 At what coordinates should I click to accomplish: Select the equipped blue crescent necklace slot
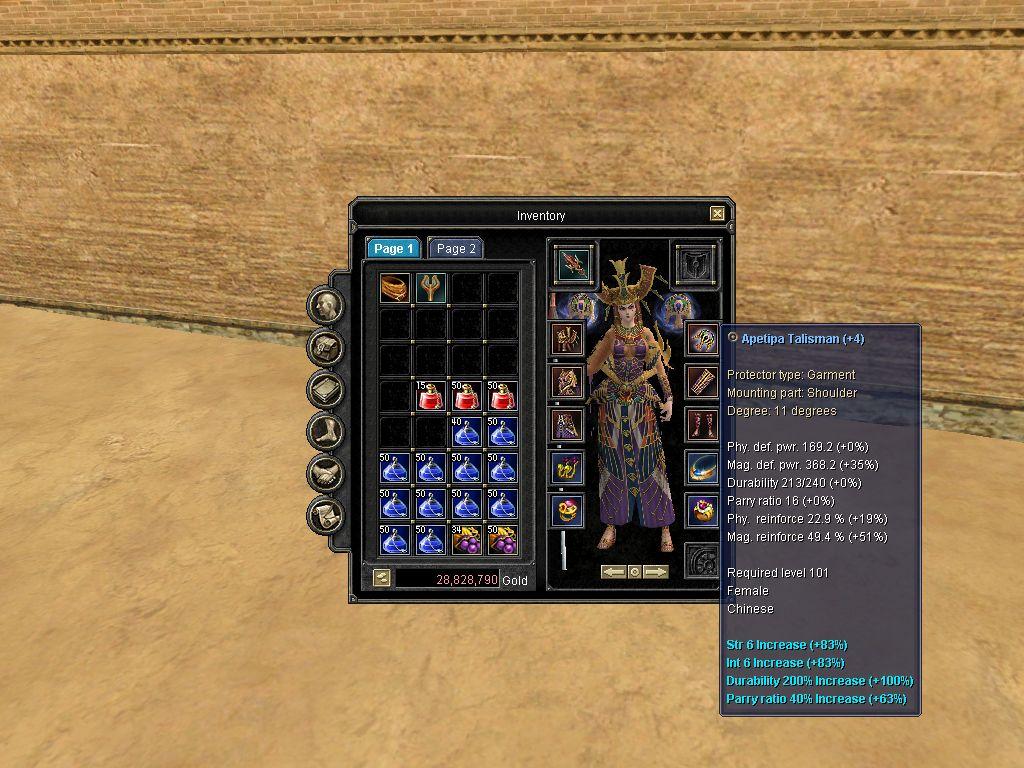(702, 467)
